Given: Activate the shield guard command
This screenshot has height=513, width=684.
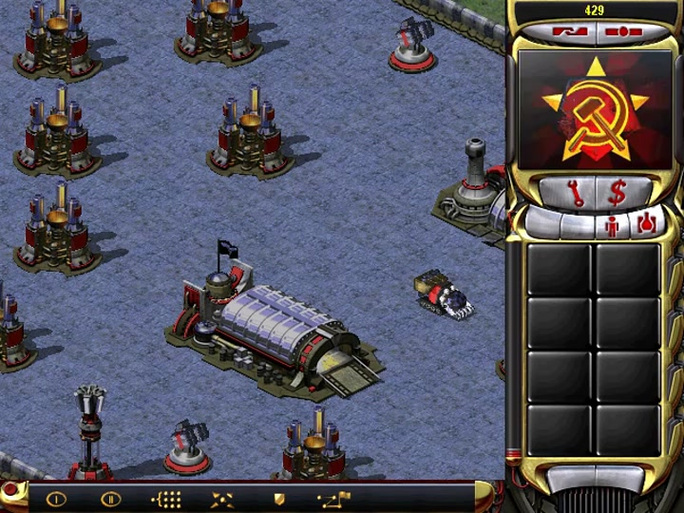Looking at the screenshot, I should pyautogui.click(x=277, y=498).
